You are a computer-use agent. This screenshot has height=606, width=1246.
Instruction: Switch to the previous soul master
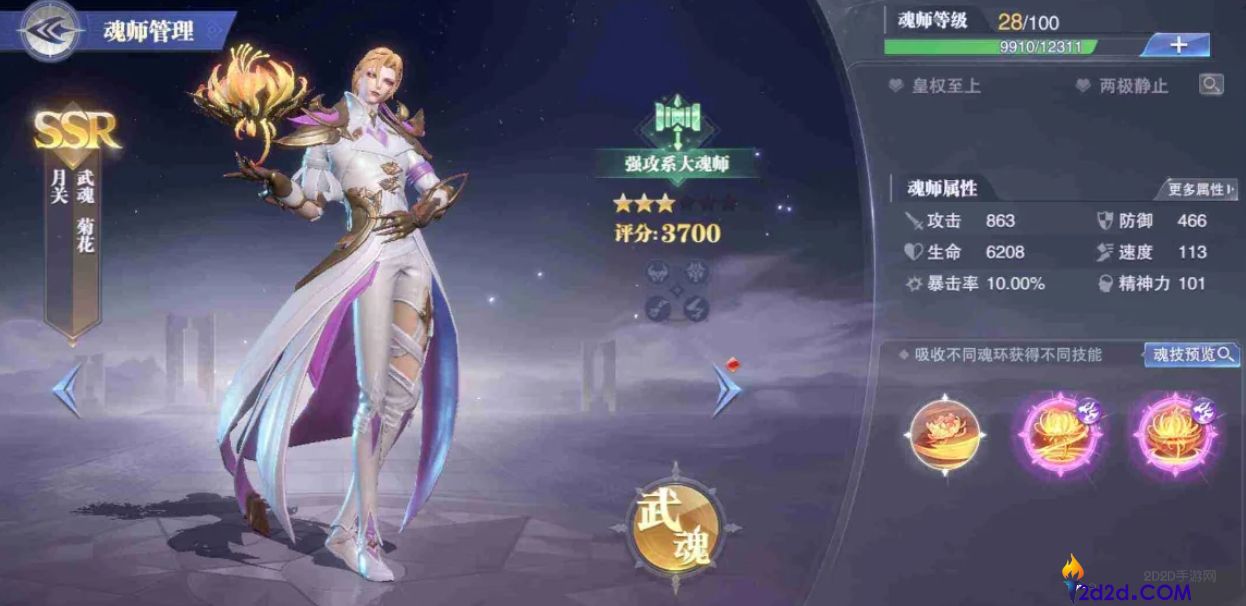click(x=67, y=390)
